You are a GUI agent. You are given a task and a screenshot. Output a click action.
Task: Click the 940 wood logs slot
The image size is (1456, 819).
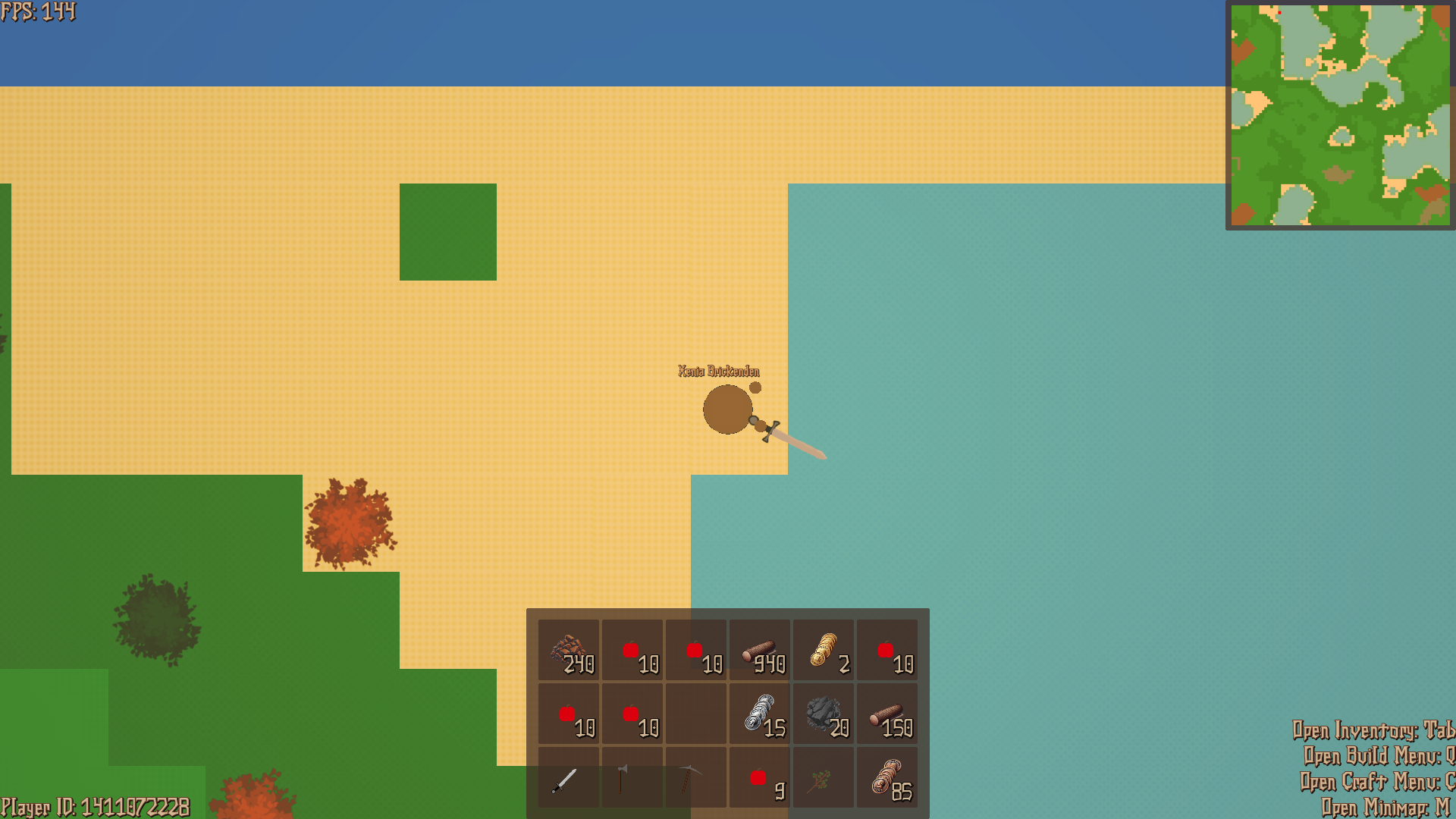[x=760, y=648]
